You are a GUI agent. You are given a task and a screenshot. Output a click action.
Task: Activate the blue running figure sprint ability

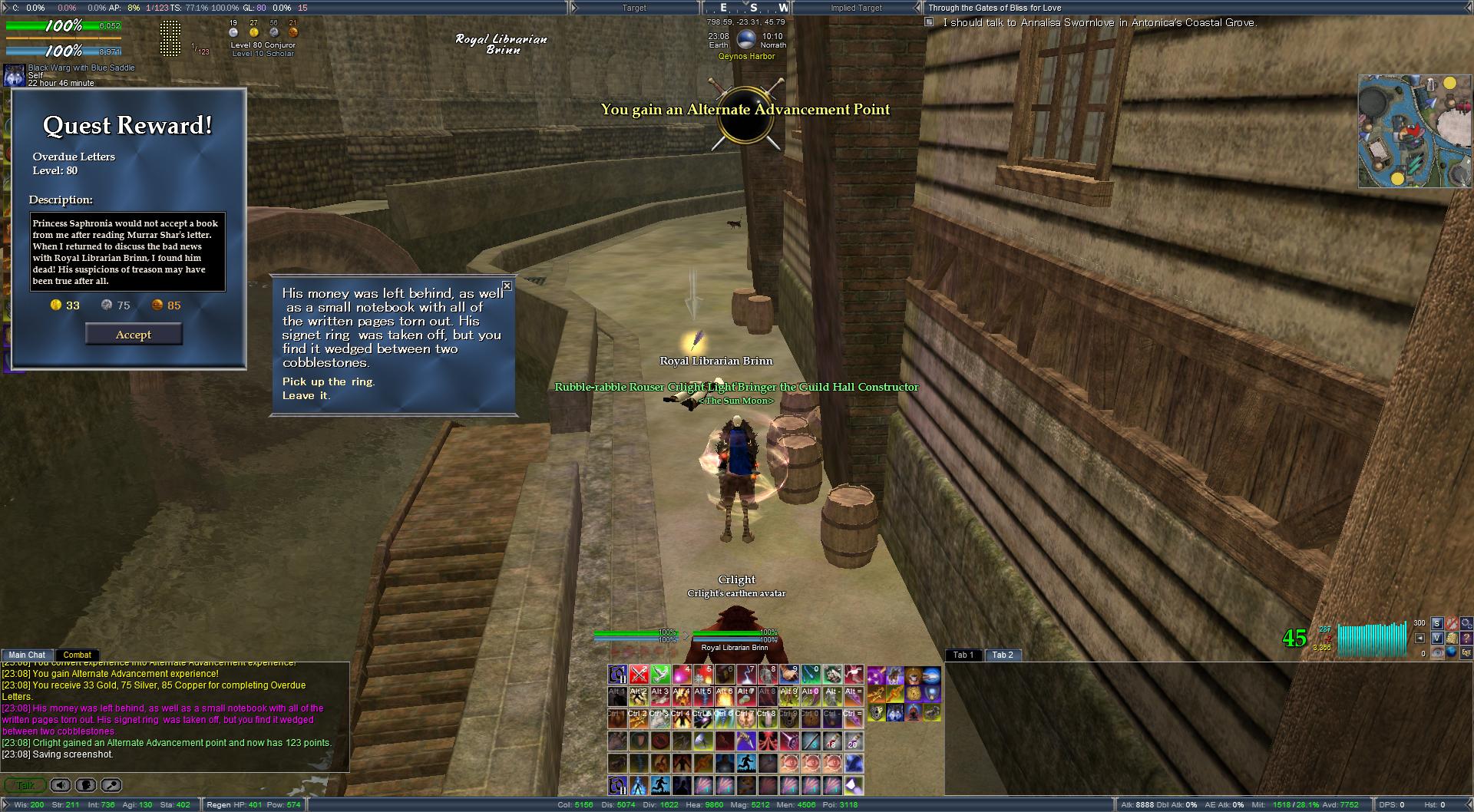[746, 764]
